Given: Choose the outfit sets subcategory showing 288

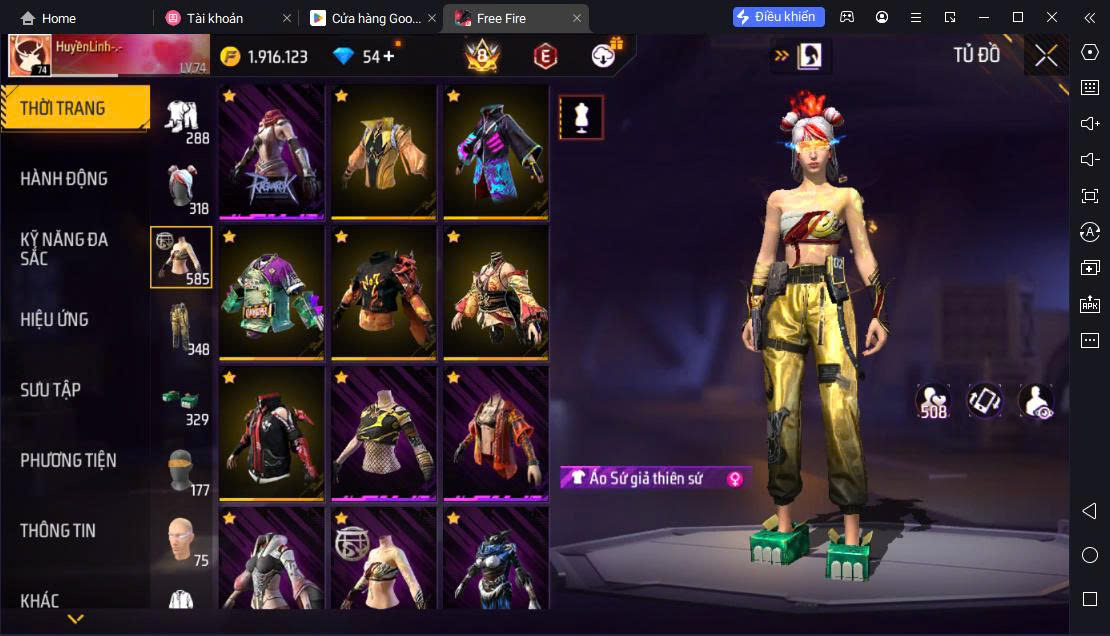Looking at the screenshot, I should (x=182, y=119).
